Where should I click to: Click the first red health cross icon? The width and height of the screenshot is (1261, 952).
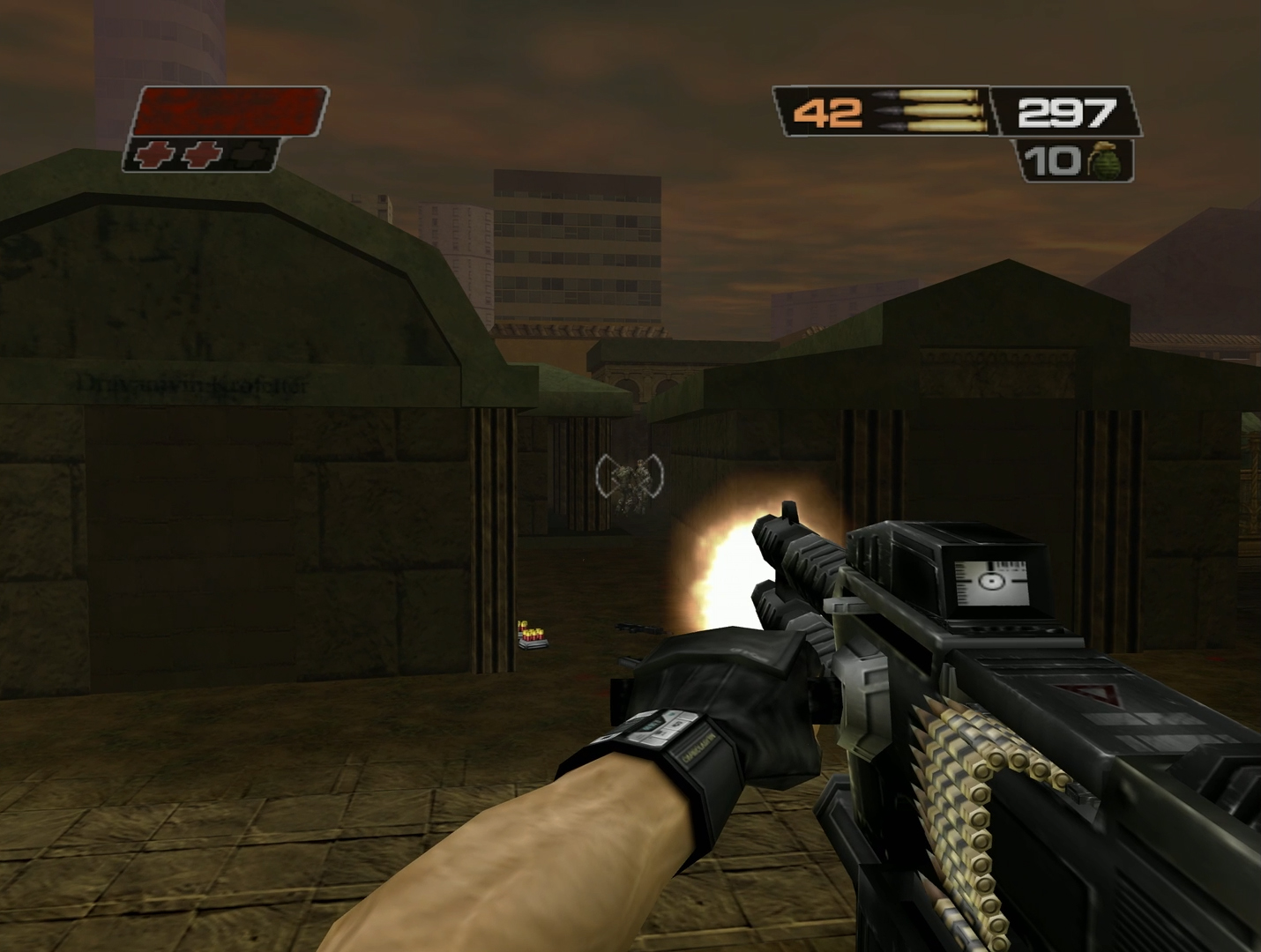tap(155, 155)
